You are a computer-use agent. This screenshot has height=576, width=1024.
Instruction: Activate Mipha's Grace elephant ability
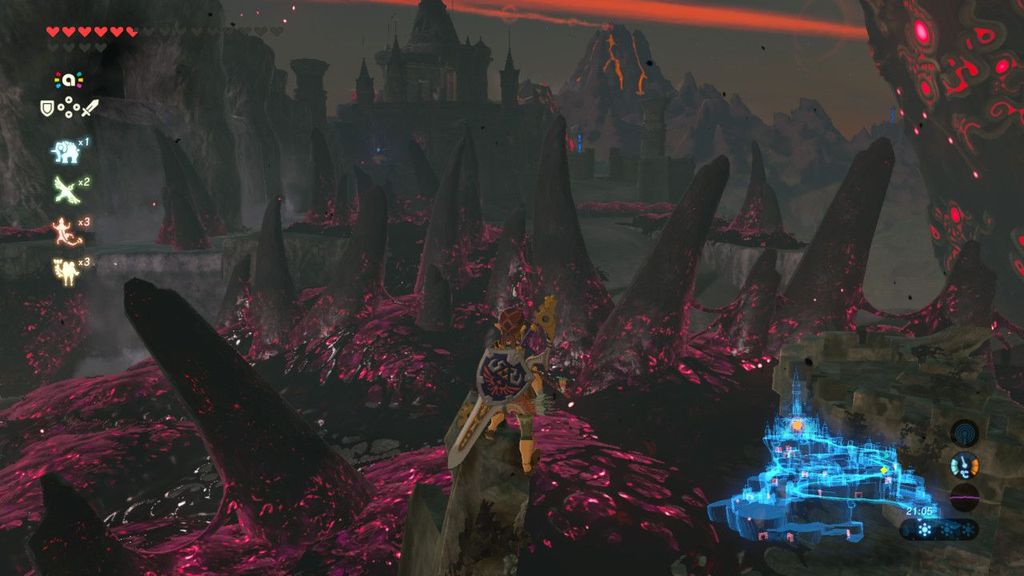coord(64,151)
